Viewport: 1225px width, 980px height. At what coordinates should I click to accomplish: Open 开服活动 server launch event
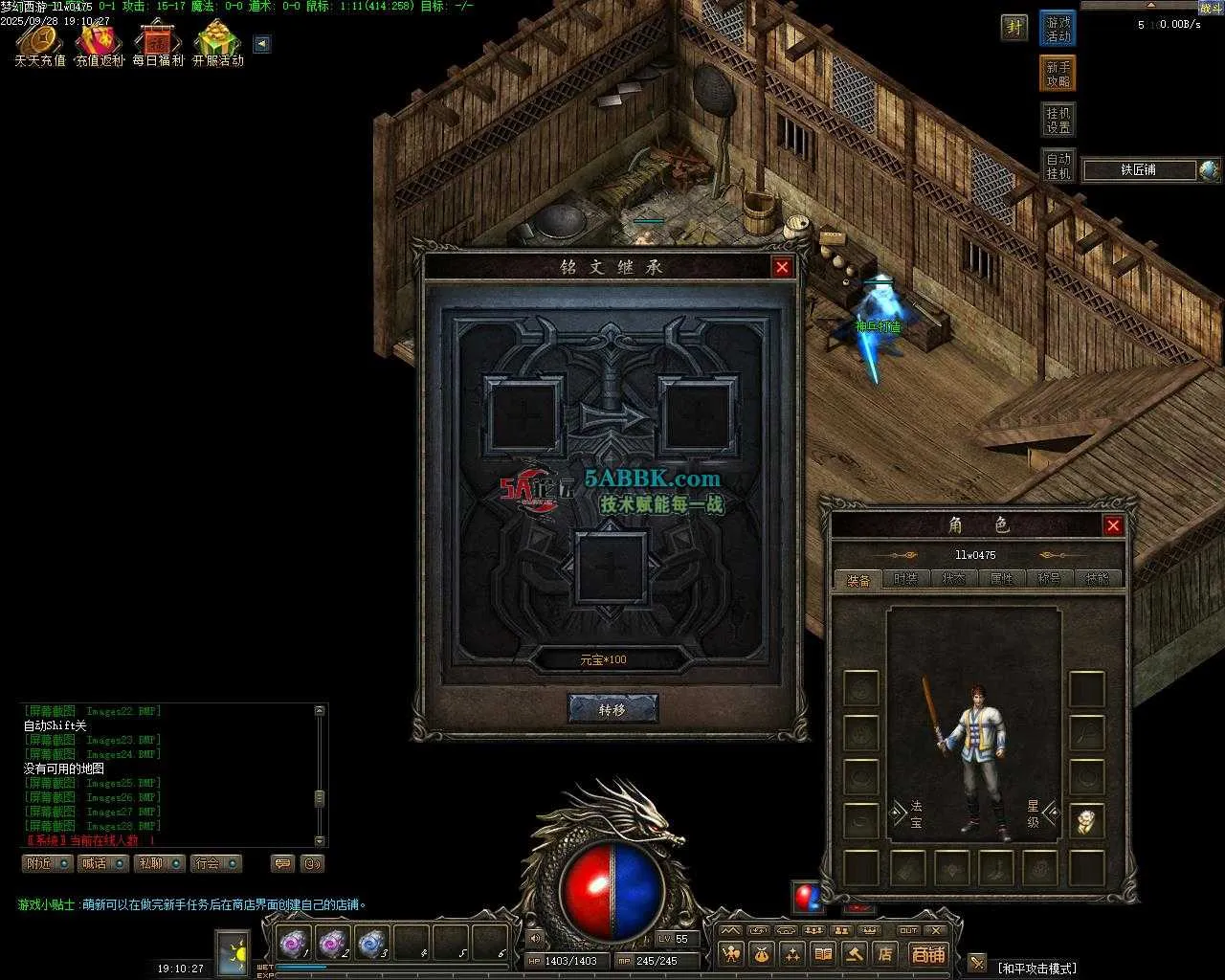pyautogui.click(x=218, y=43)
